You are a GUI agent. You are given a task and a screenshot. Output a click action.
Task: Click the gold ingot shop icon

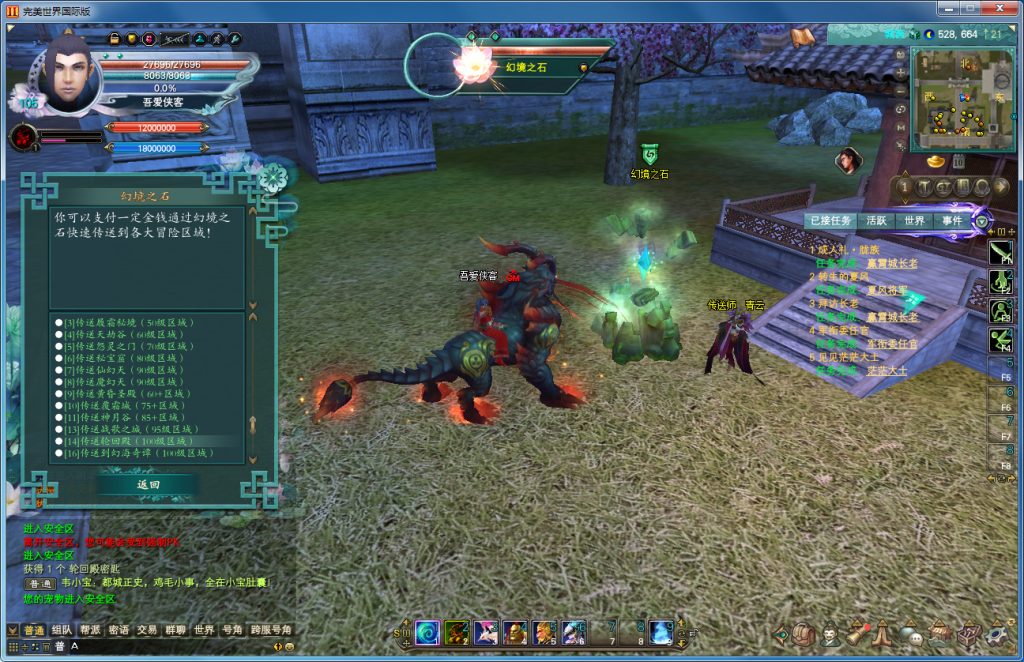click(936, 161)
